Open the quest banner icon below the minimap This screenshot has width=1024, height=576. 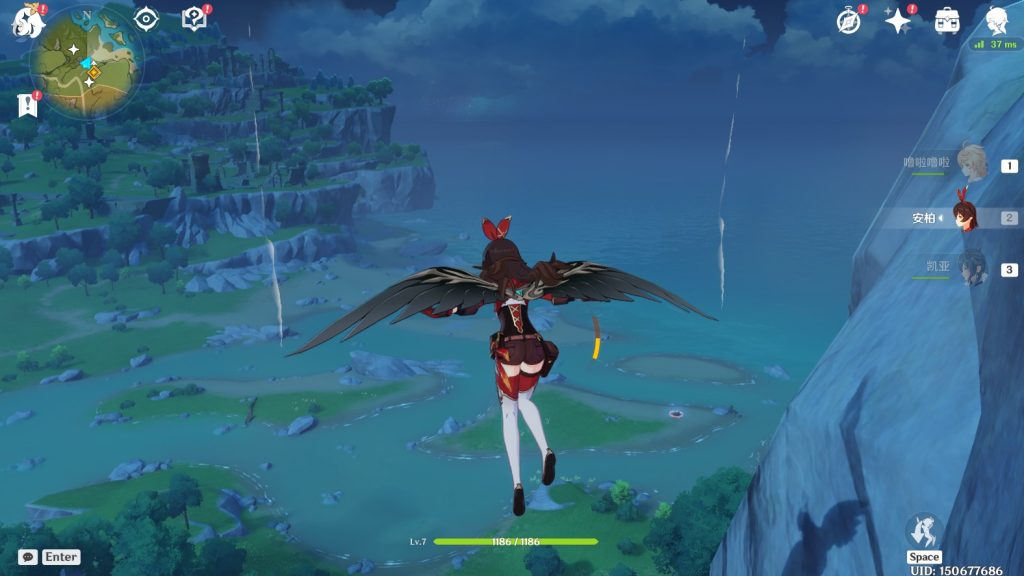point(26,104)
